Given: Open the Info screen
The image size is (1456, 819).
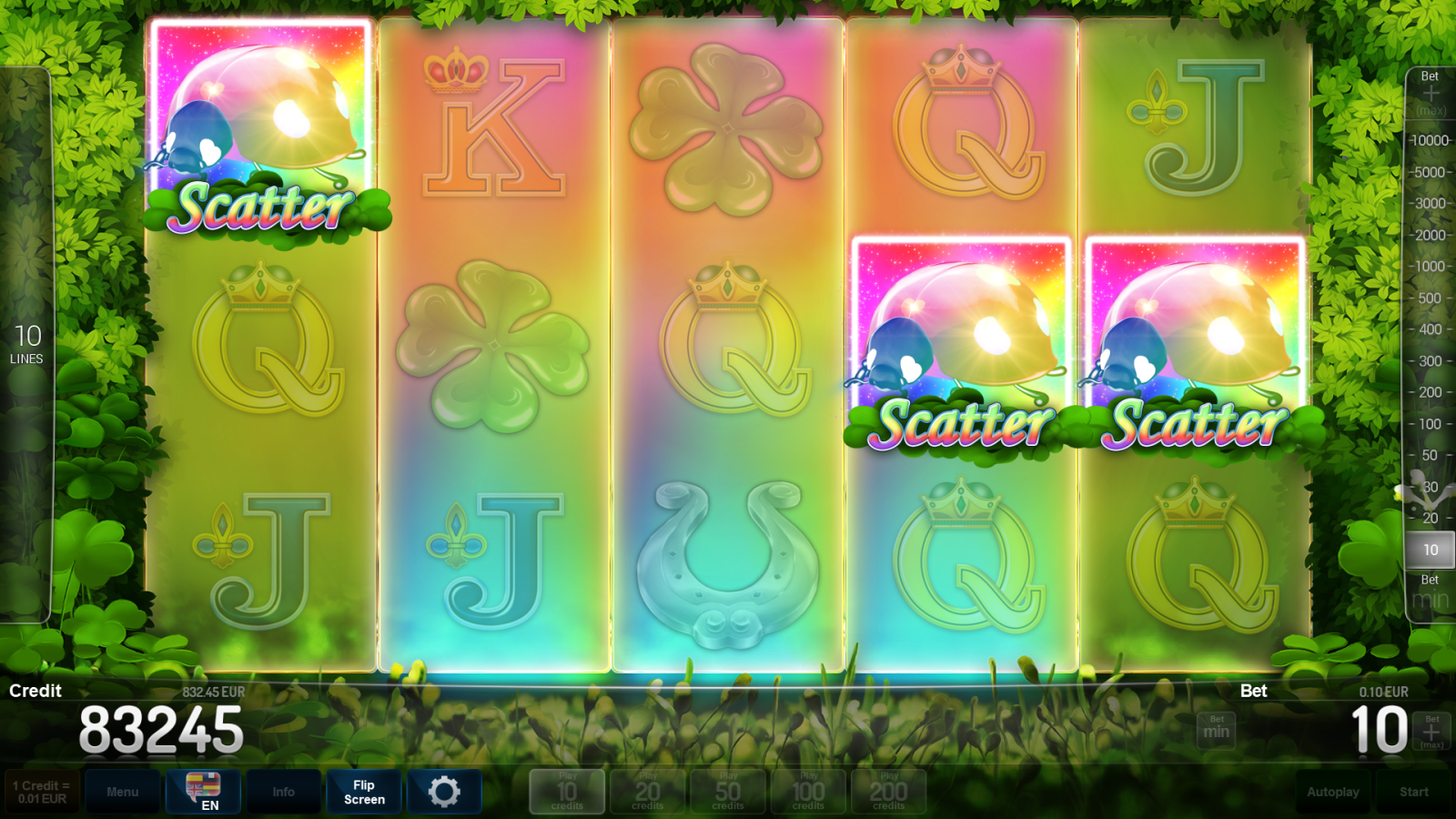Looking at the screenshot, I should pyautogui.click(x=283, y=791).
